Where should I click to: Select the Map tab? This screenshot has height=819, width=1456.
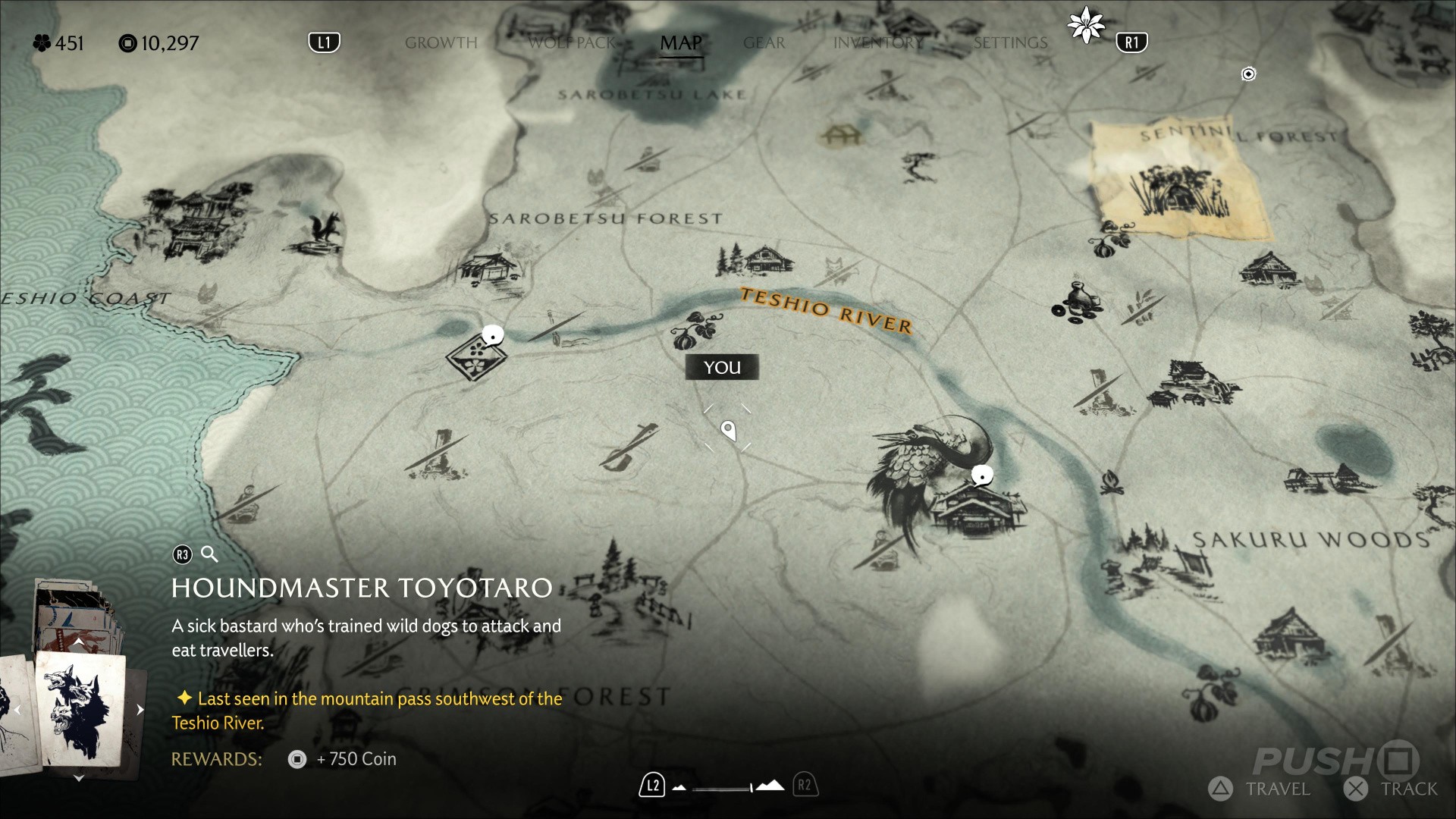pos(680,43)
